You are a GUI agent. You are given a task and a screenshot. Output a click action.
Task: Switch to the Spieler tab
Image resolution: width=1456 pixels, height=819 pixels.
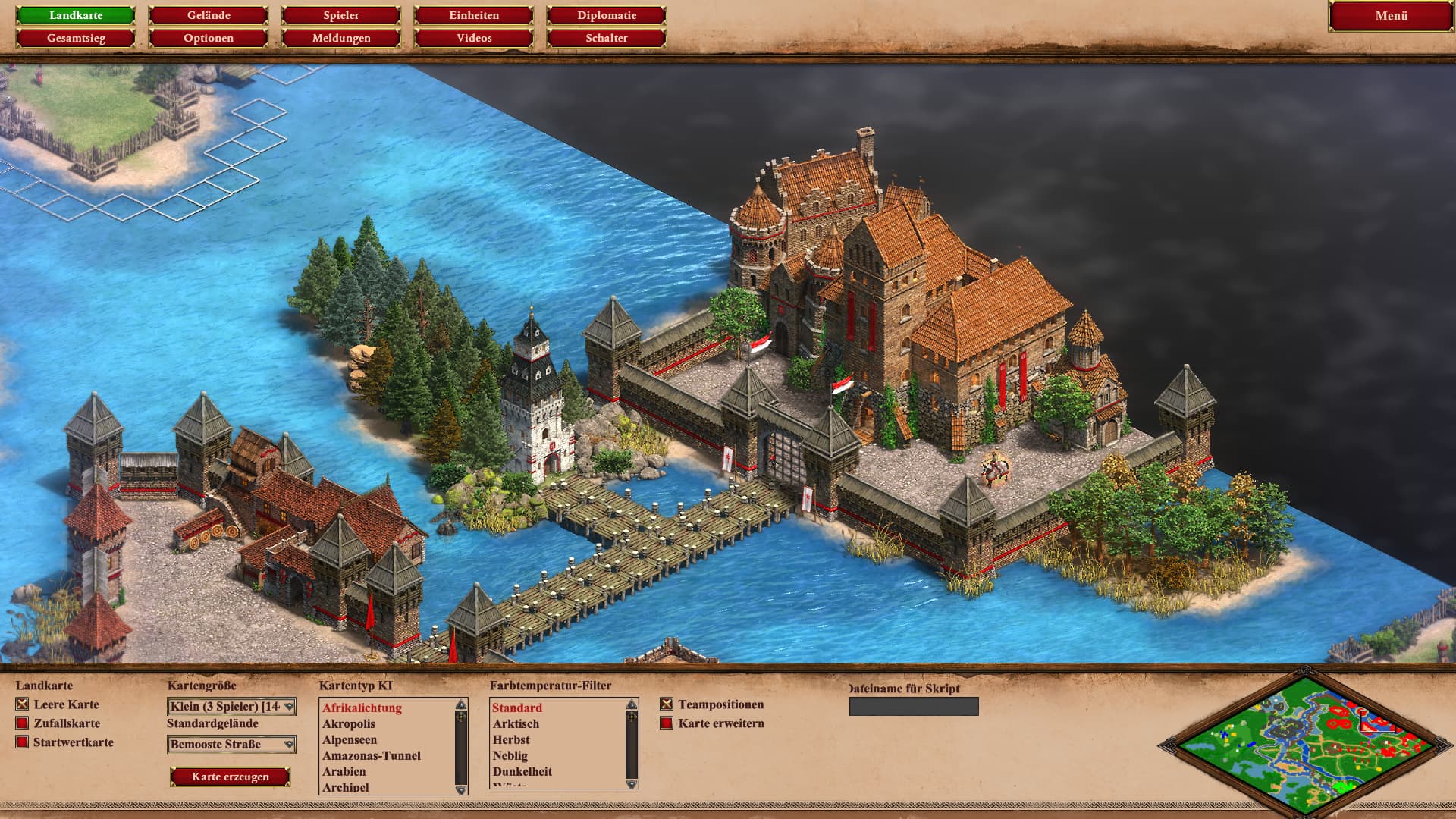(x=341, y=15)
